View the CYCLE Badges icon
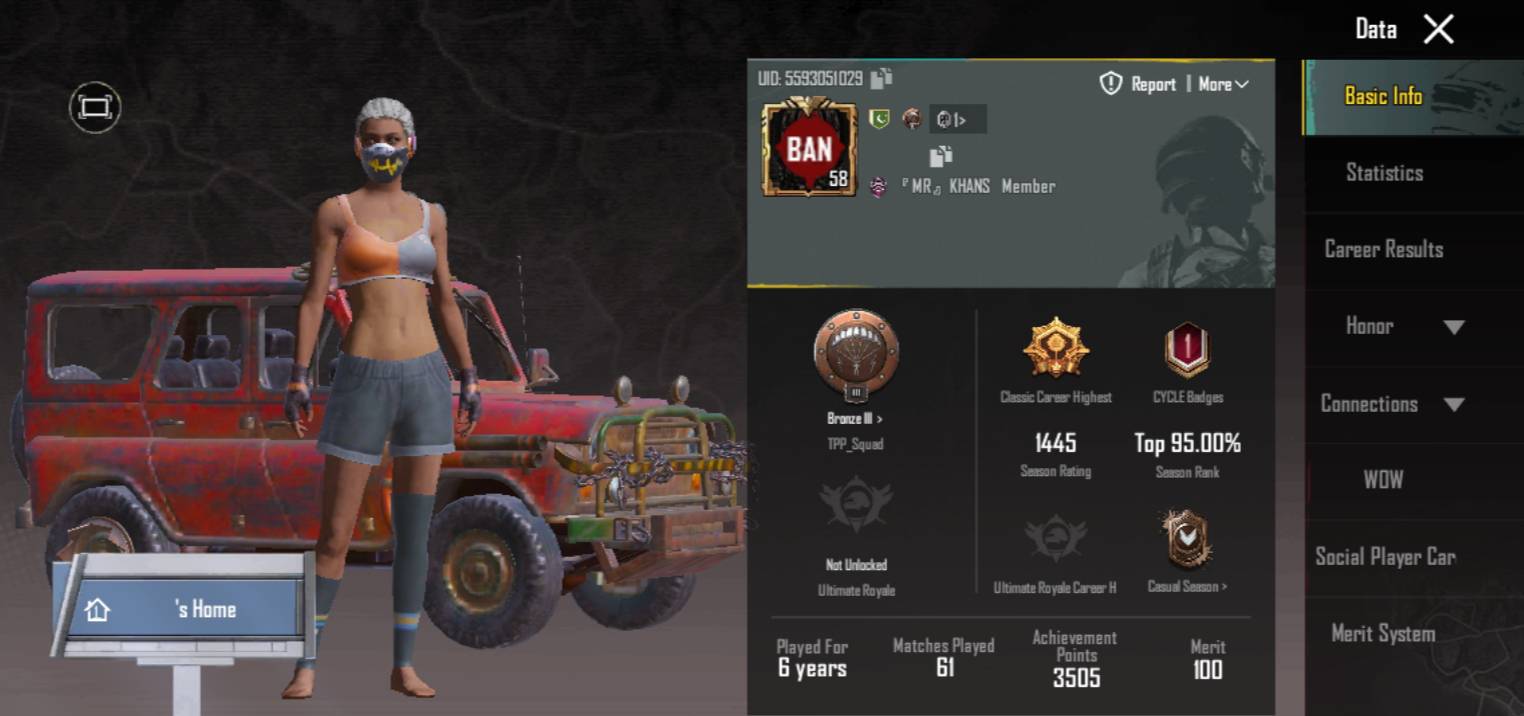This screenshot has width=1524, height=716. point(1187,351)
